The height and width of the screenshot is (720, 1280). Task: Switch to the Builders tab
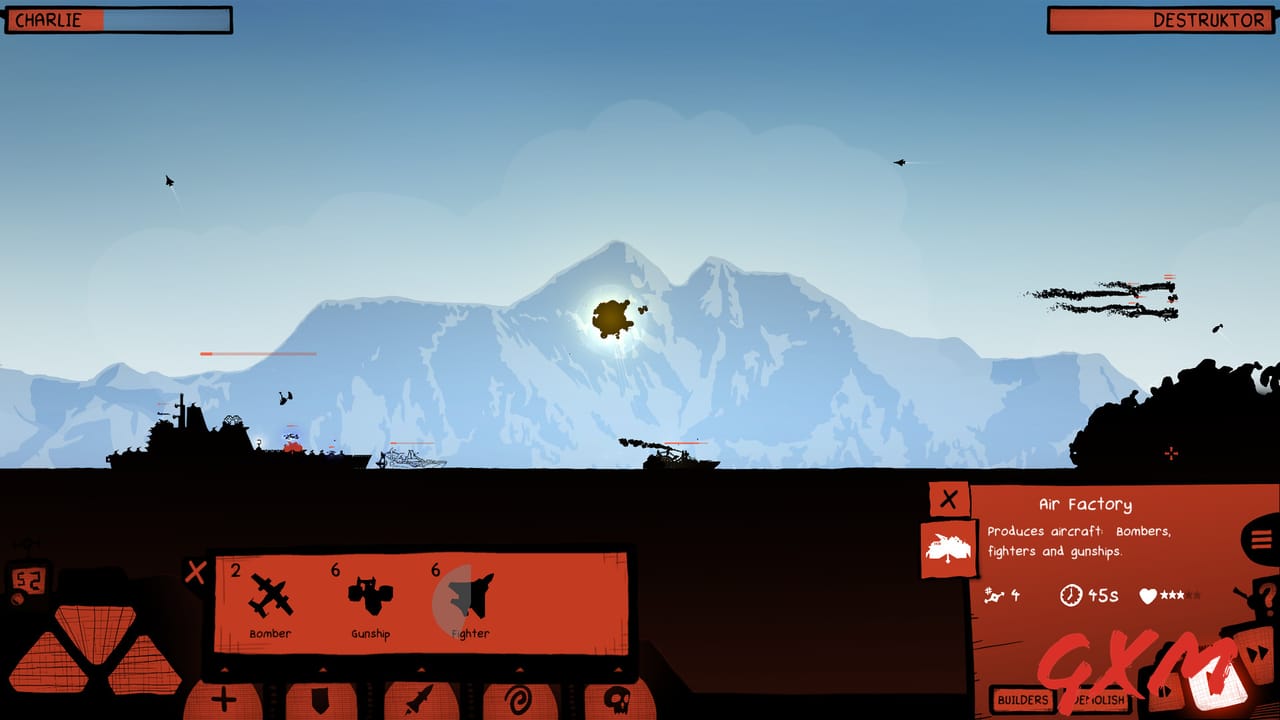tap(1022, 699)
